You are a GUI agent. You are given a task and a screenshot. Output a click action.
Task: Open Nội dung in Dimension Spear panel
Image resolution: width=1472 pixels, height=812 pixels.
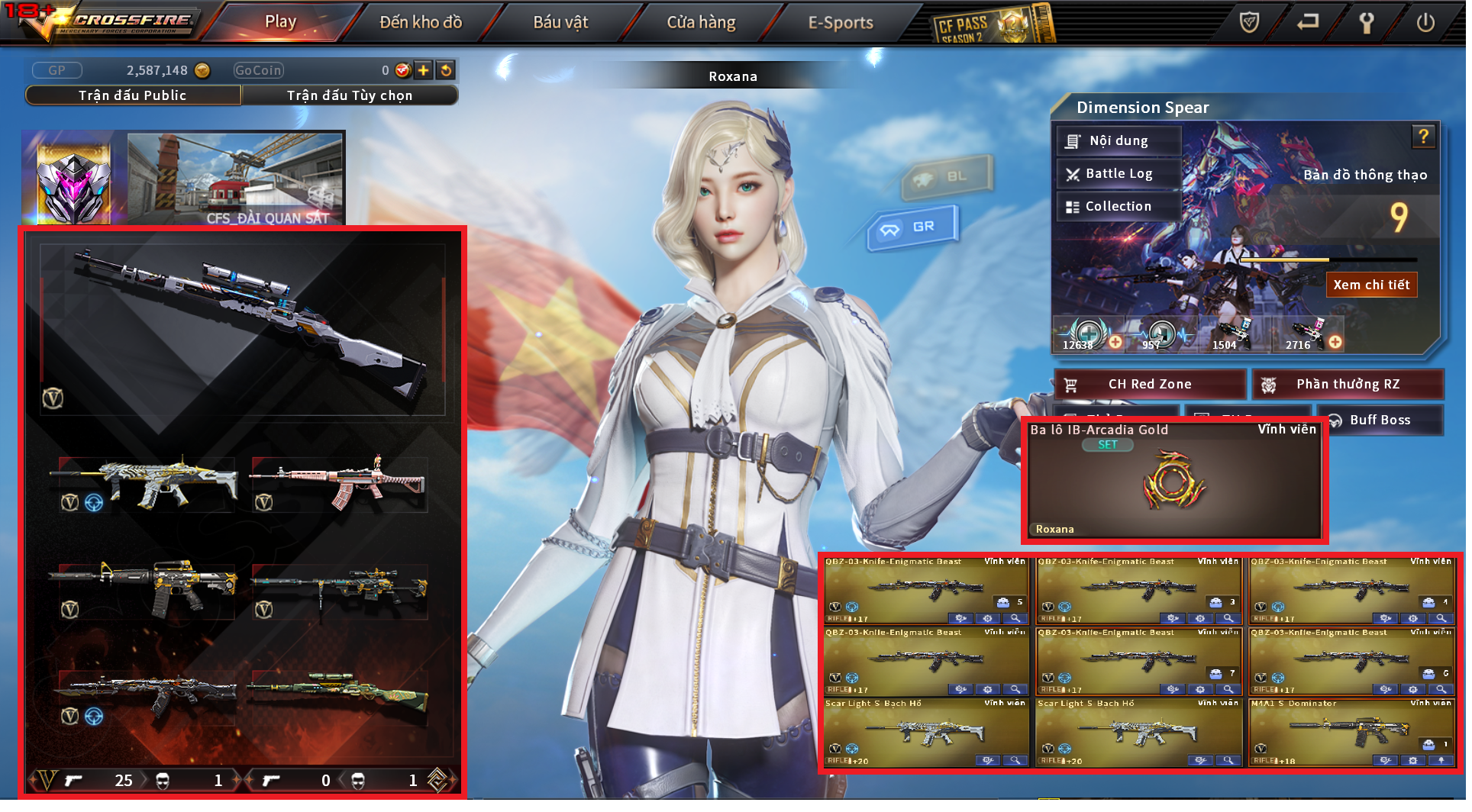tap(1119, 141)
